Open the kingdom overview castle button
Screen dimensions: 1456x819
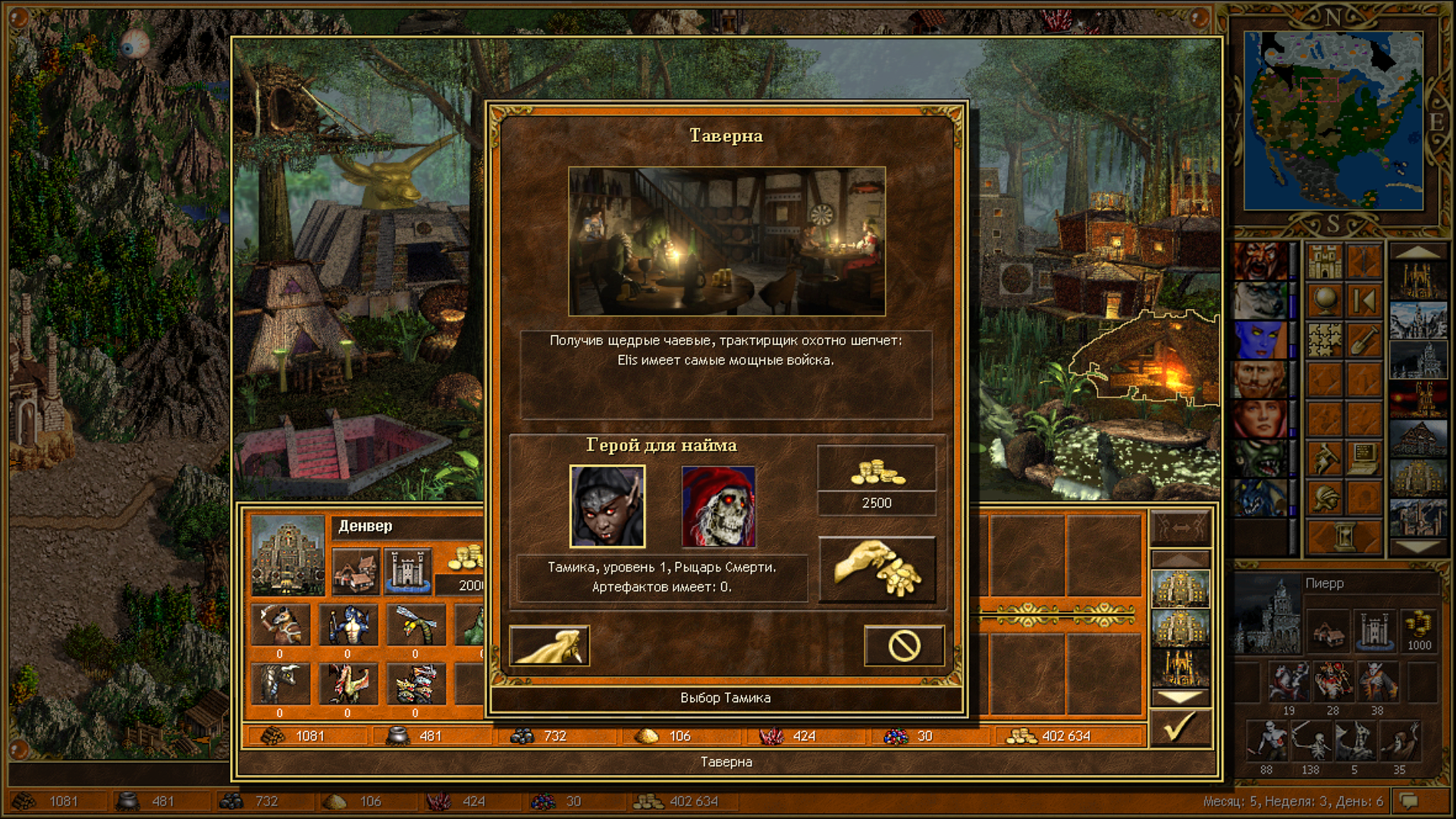(1325, 261)
